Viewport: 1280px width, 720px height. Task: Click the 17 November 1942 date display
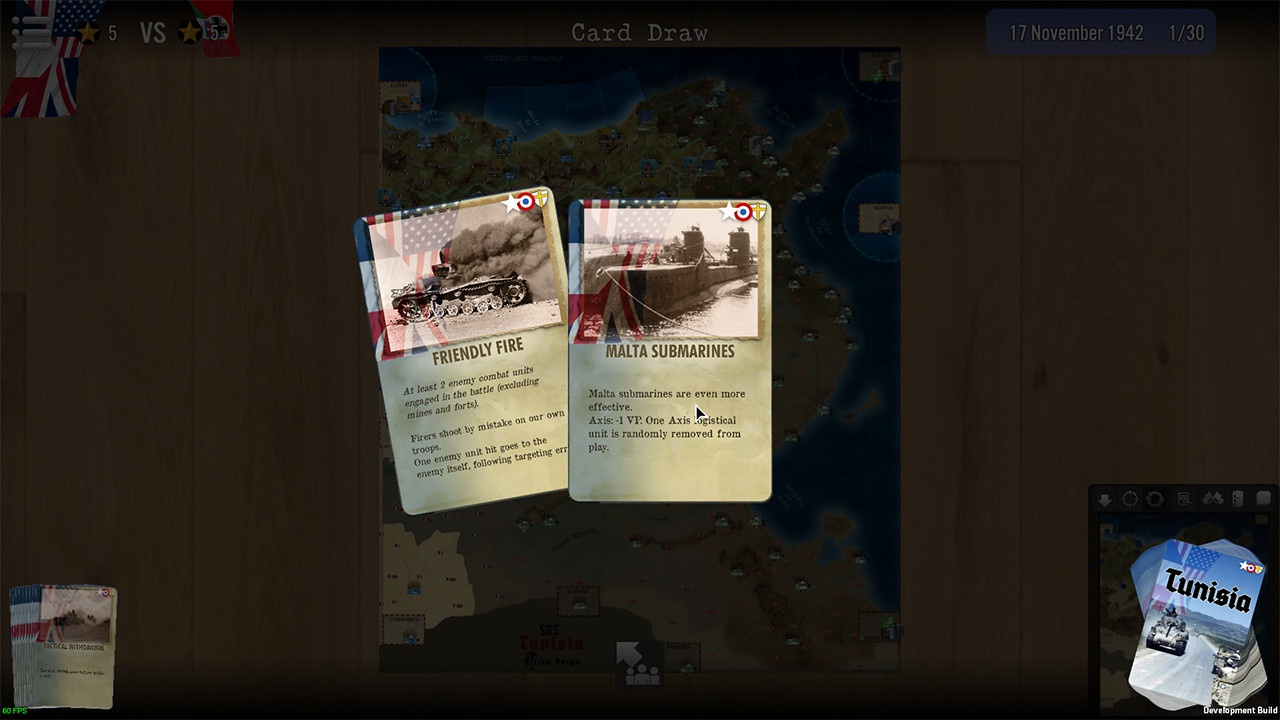click(x=1075, y=31)
